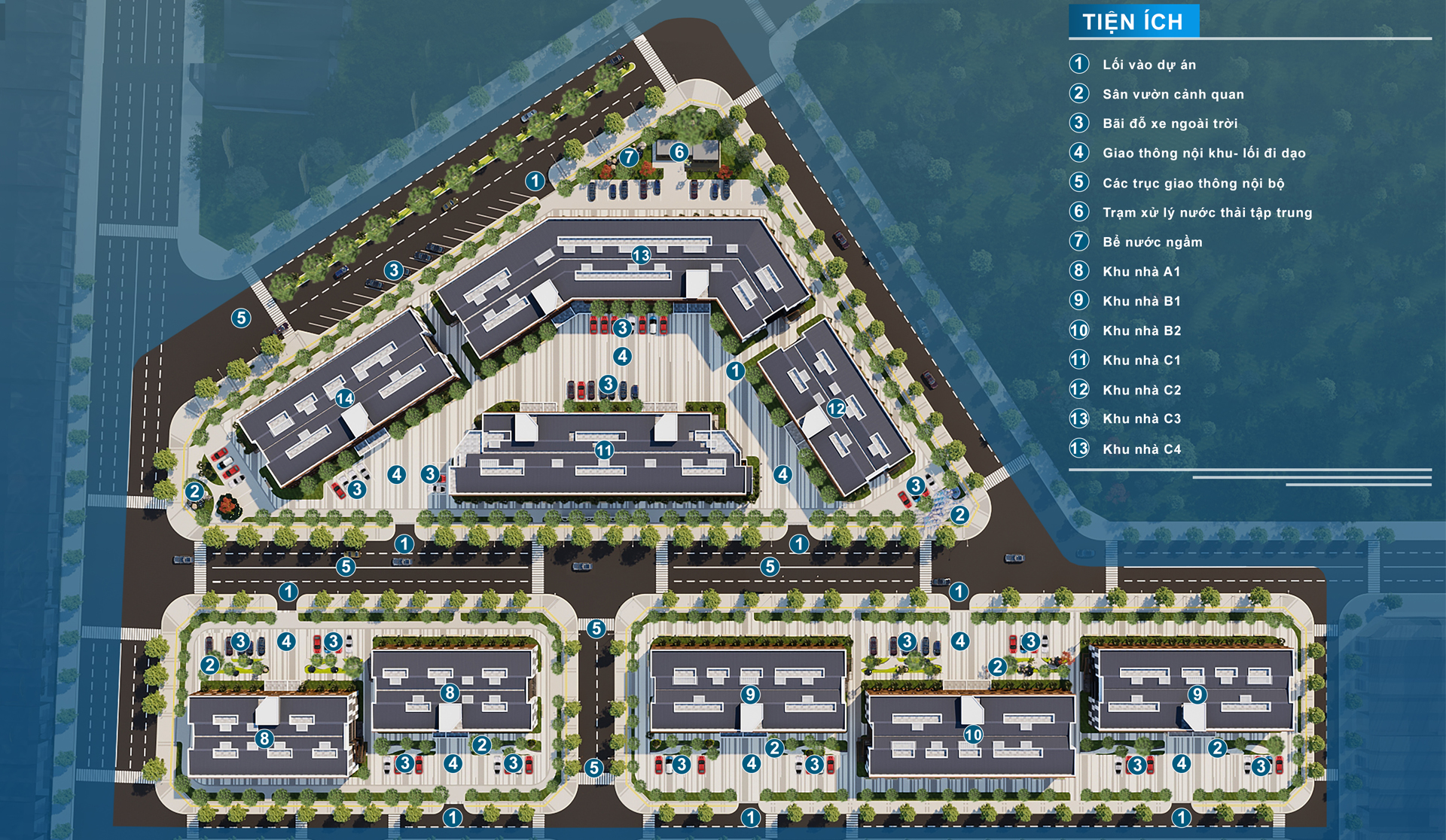Click map marker 6 on the site plan
1446x840 pixels.
pyautogui.click(x=679, y=152)
